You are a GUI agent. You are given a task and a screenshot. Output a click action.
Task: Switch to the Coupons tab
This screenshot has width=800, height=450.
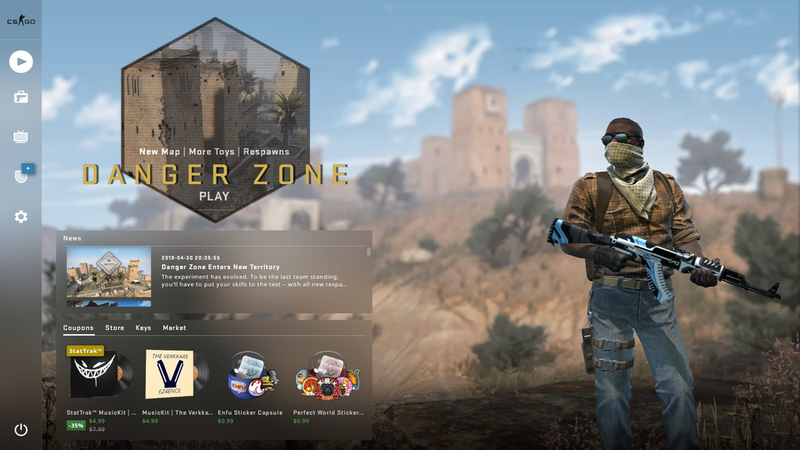coord(78,328)
